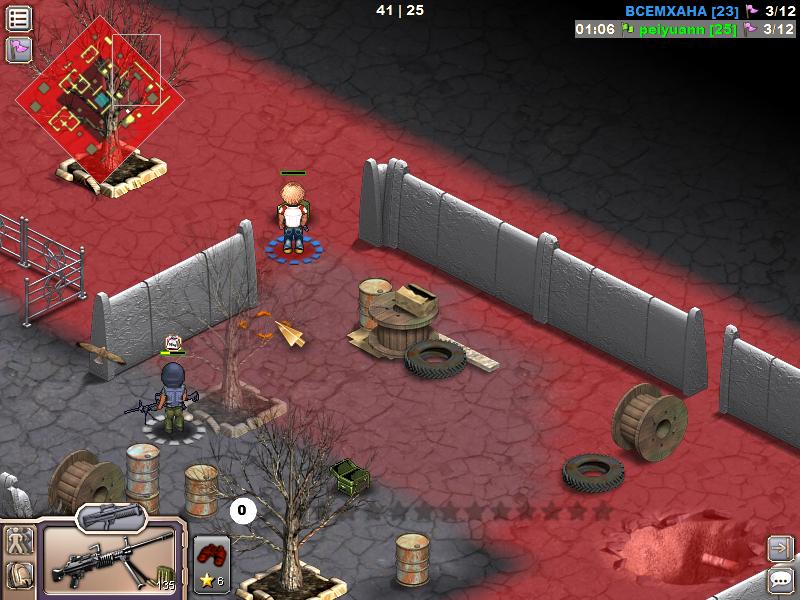
Task: Click the red diamond minimap
Action: pos(100,98)
